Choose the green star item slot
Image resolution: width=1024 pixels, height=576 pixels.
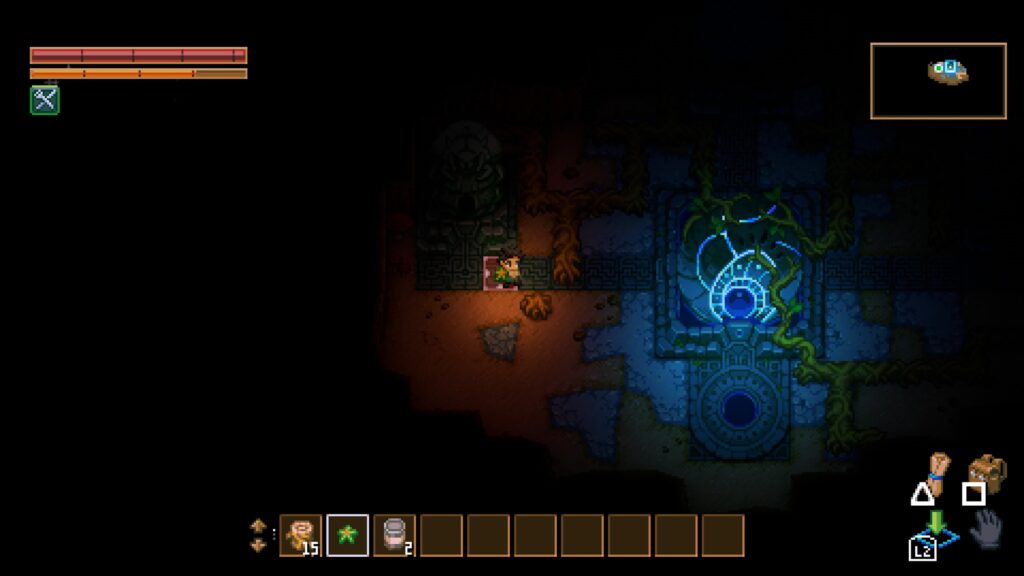click(347, 535)
